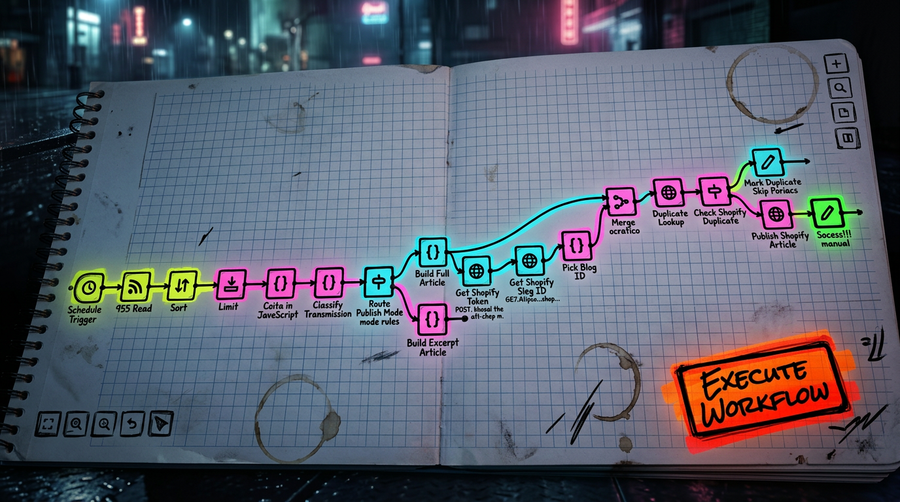The image size is (900, 502).
Task: Select the Check Shopify Duplicate node
Action: coord(714,190)
